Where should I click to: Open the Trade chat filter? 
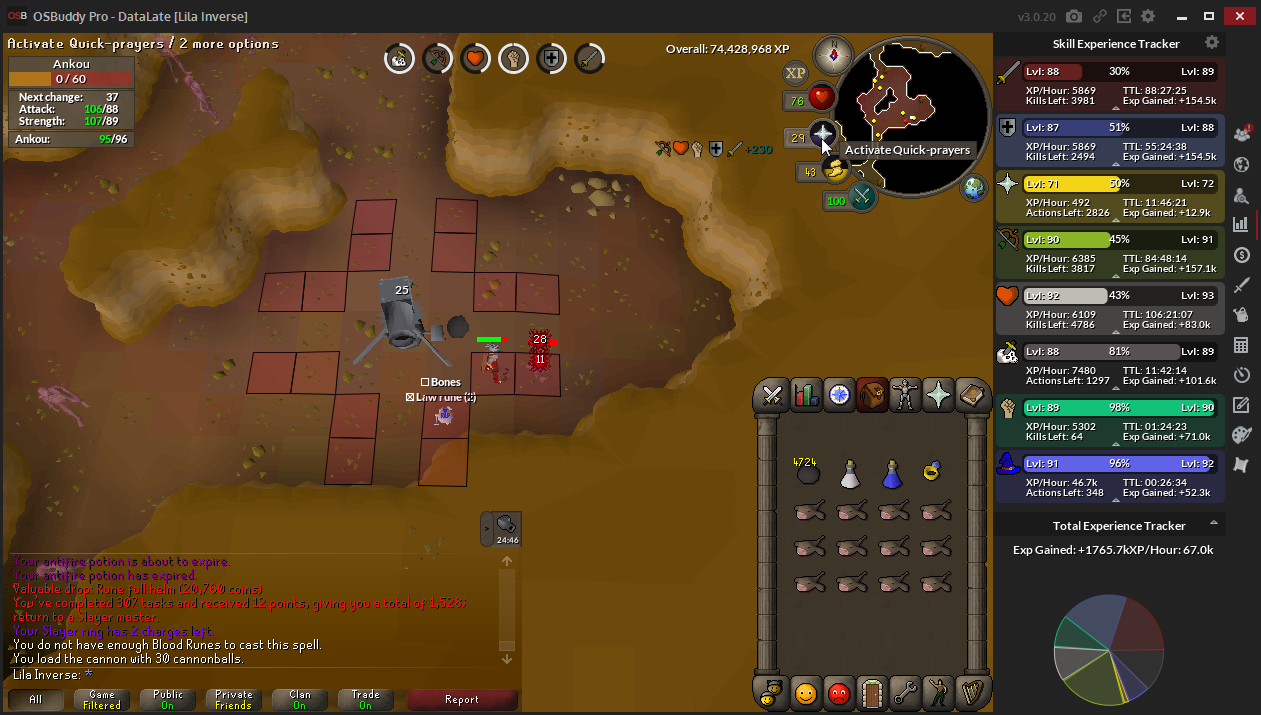tap(365, 700)
